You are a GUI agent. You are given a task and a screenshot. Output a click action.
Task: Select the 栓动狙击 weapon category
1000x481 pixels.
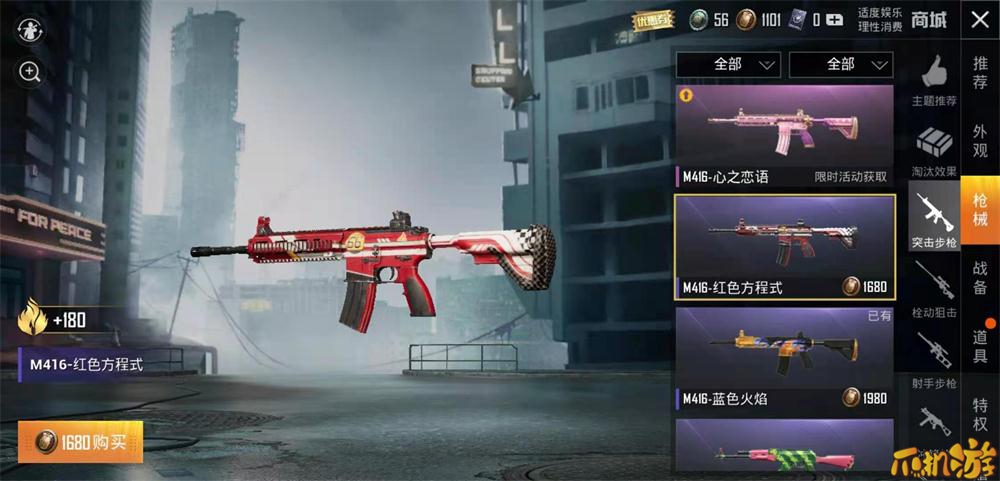(934, 290)
